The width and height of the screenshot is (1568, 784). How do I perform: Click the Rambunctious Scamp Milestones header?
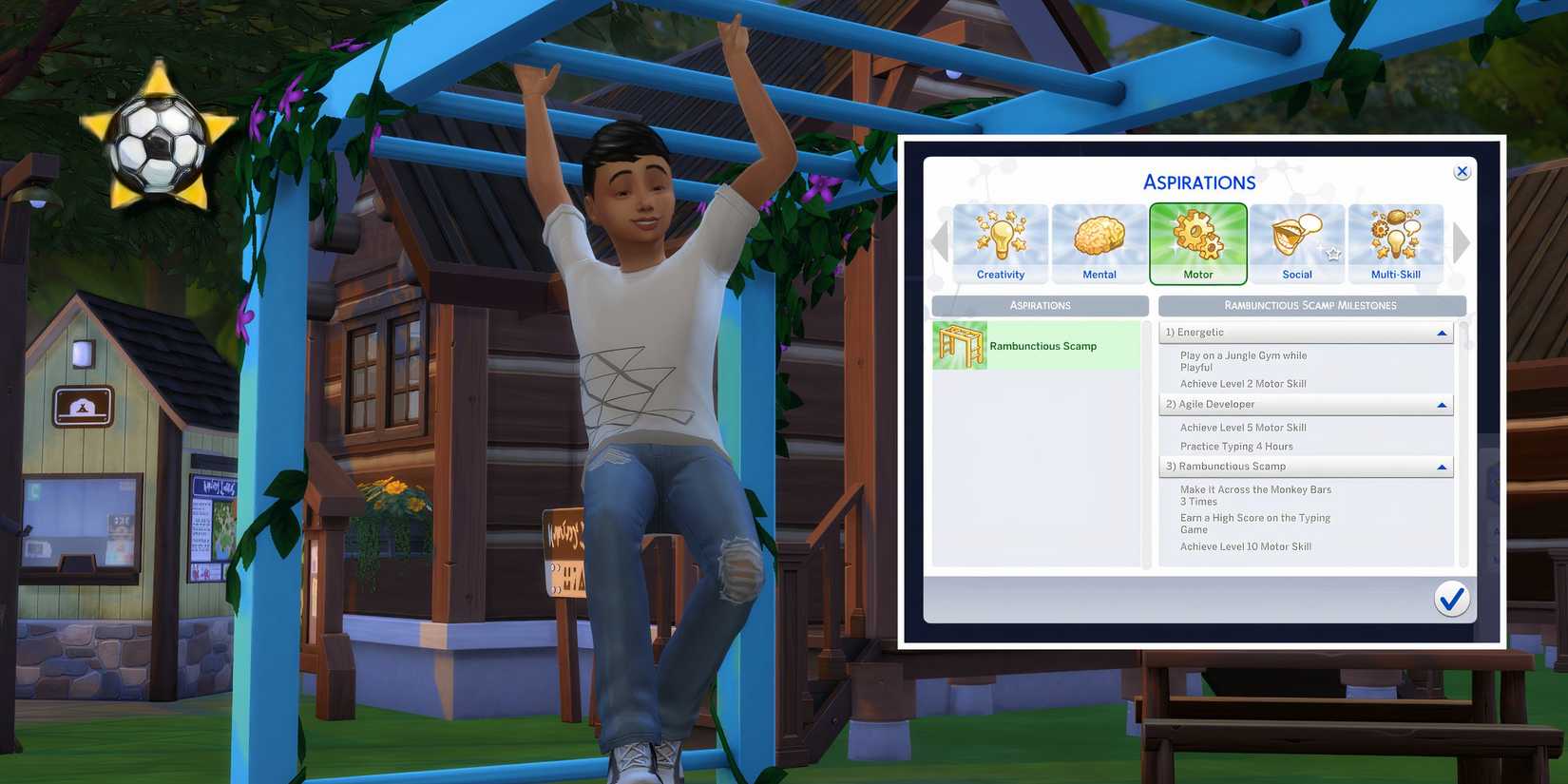tap(1310, 305)
